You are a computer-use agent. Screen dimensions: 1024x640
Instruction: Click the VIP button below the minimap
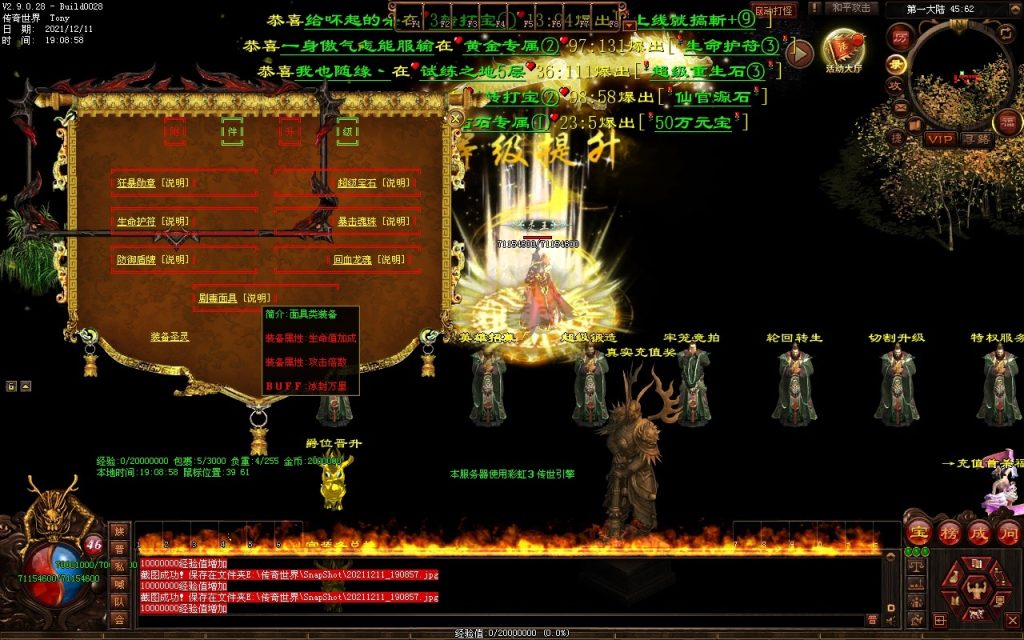tap(939, 139)
